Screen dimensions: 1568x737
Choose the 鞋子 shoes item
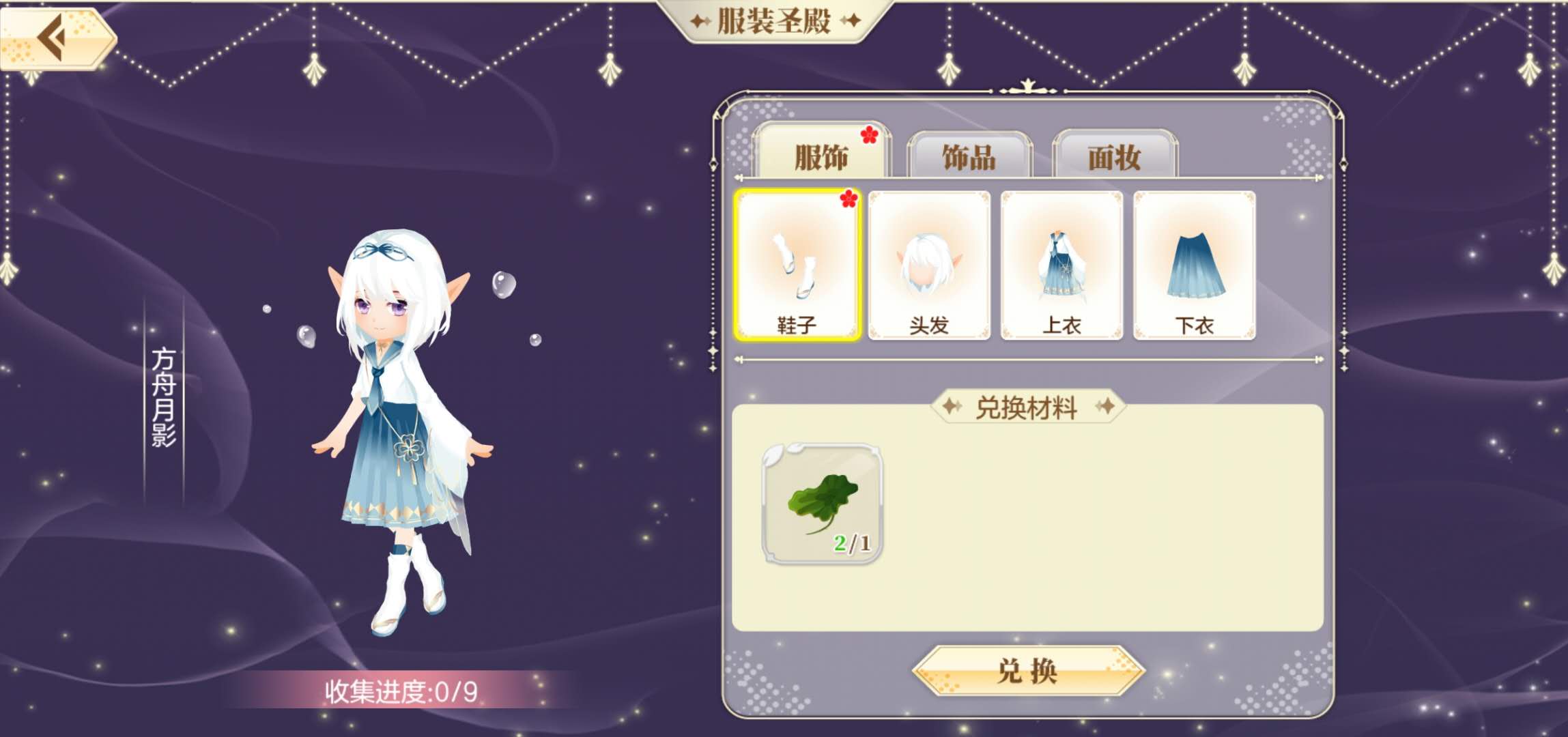tap(797, 265)
